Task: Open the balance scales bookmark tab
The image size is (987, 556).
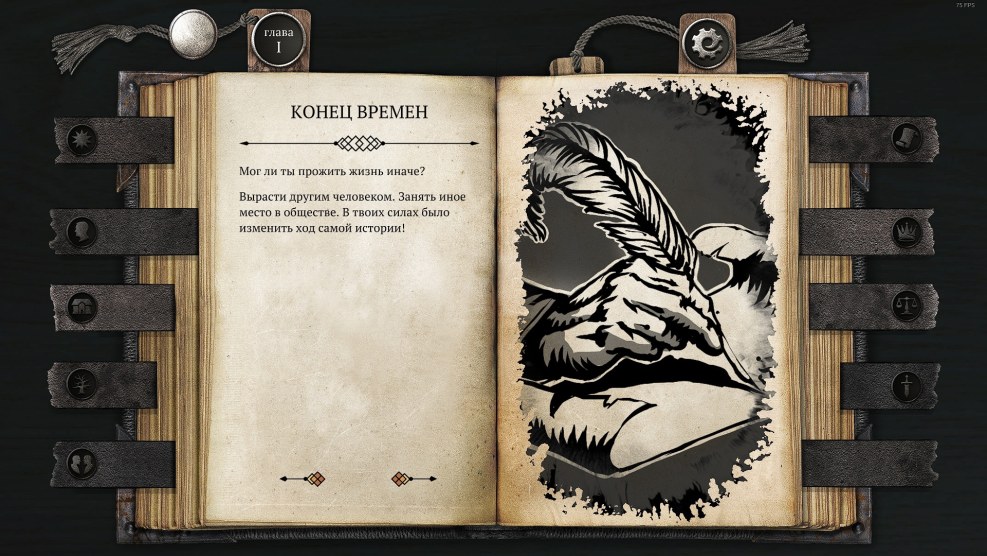Action: [905, 306]
